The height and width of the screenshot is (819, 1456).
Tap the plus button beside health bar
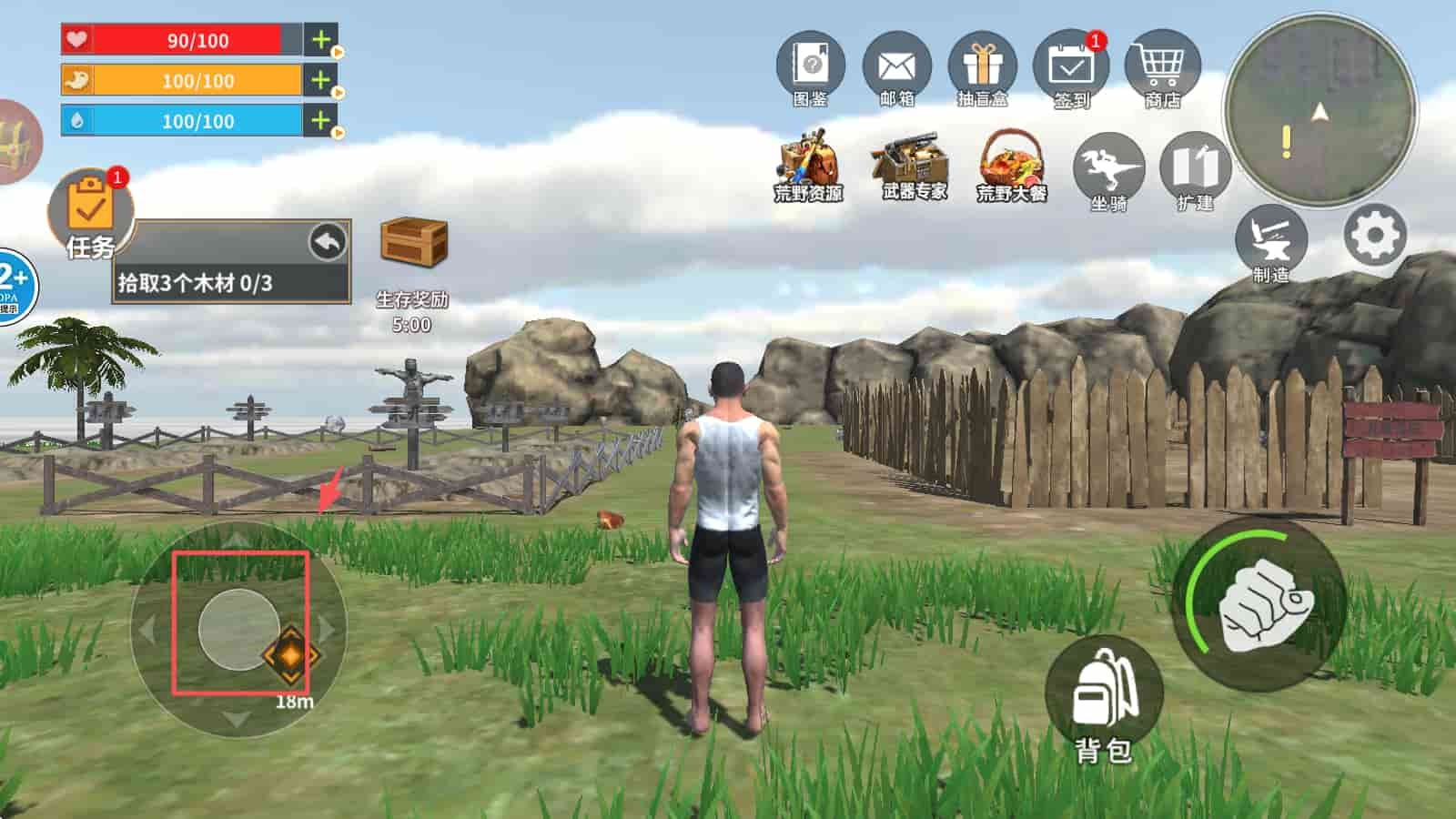point(320,40)
